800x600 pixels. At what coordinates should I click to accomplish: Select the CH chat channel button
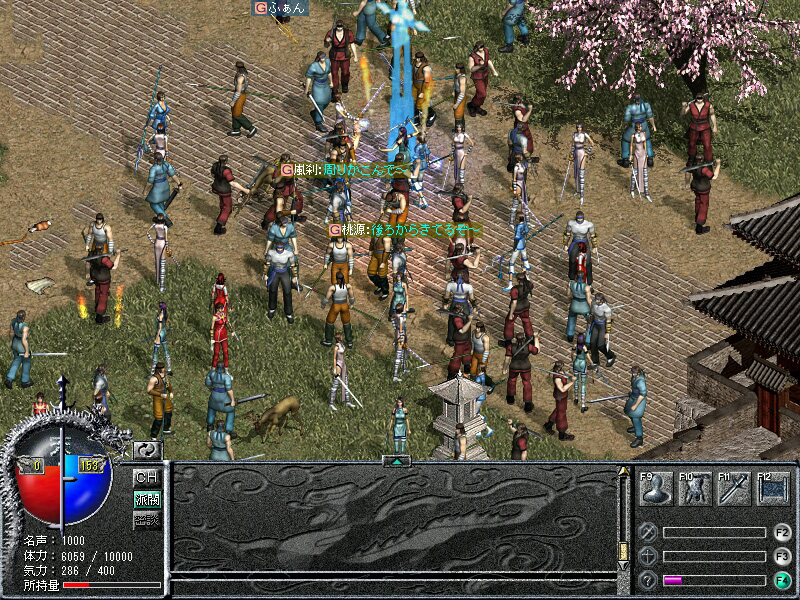pos(147,477)
